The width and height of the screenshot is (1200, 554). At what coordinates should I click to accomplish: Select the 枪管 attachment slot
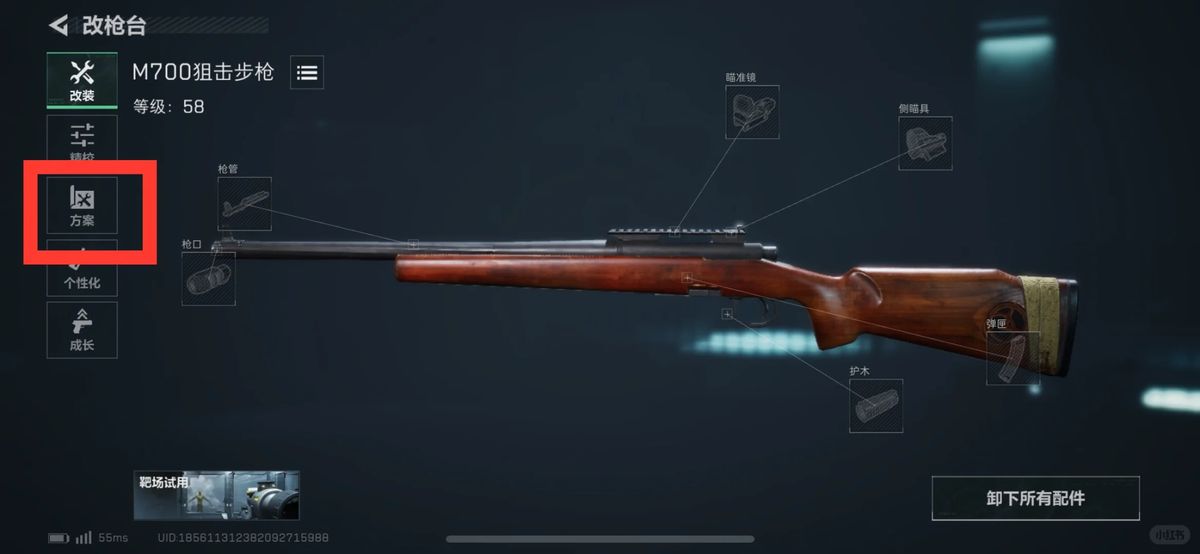[244, 203]
